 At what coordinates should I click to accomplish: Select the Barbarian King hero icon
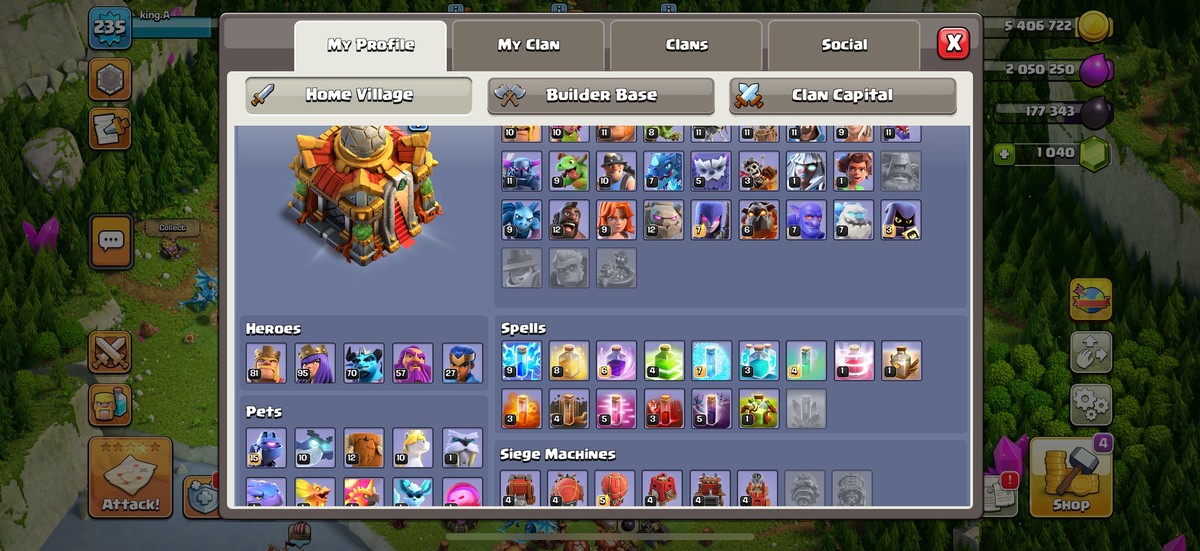pyautogui.click(x=266, y=363)
